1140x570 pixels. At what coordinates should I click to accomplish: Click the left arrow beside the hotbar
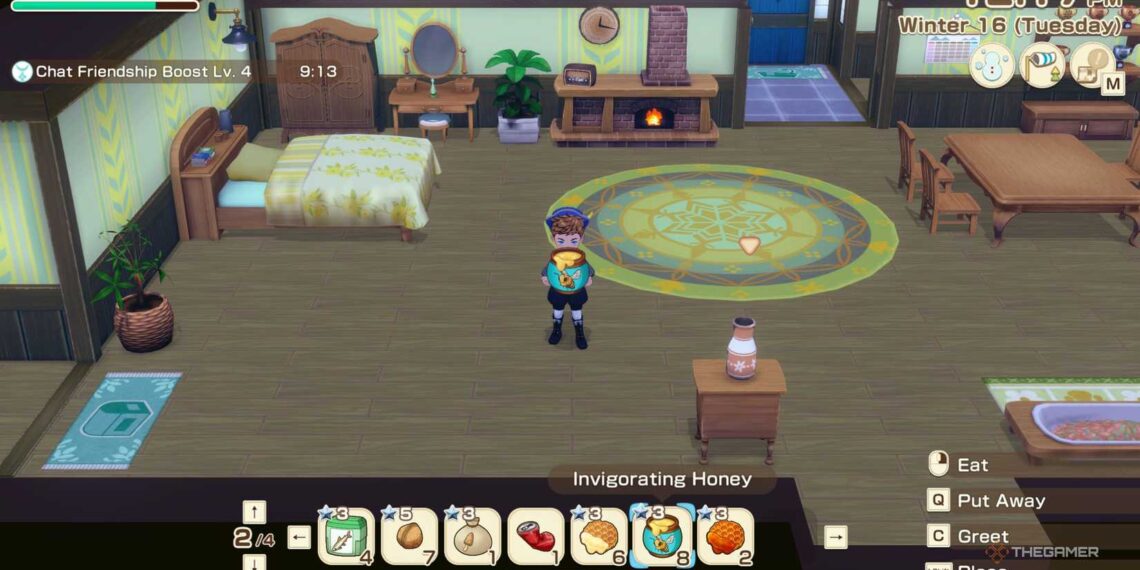(x=299, y=538)
